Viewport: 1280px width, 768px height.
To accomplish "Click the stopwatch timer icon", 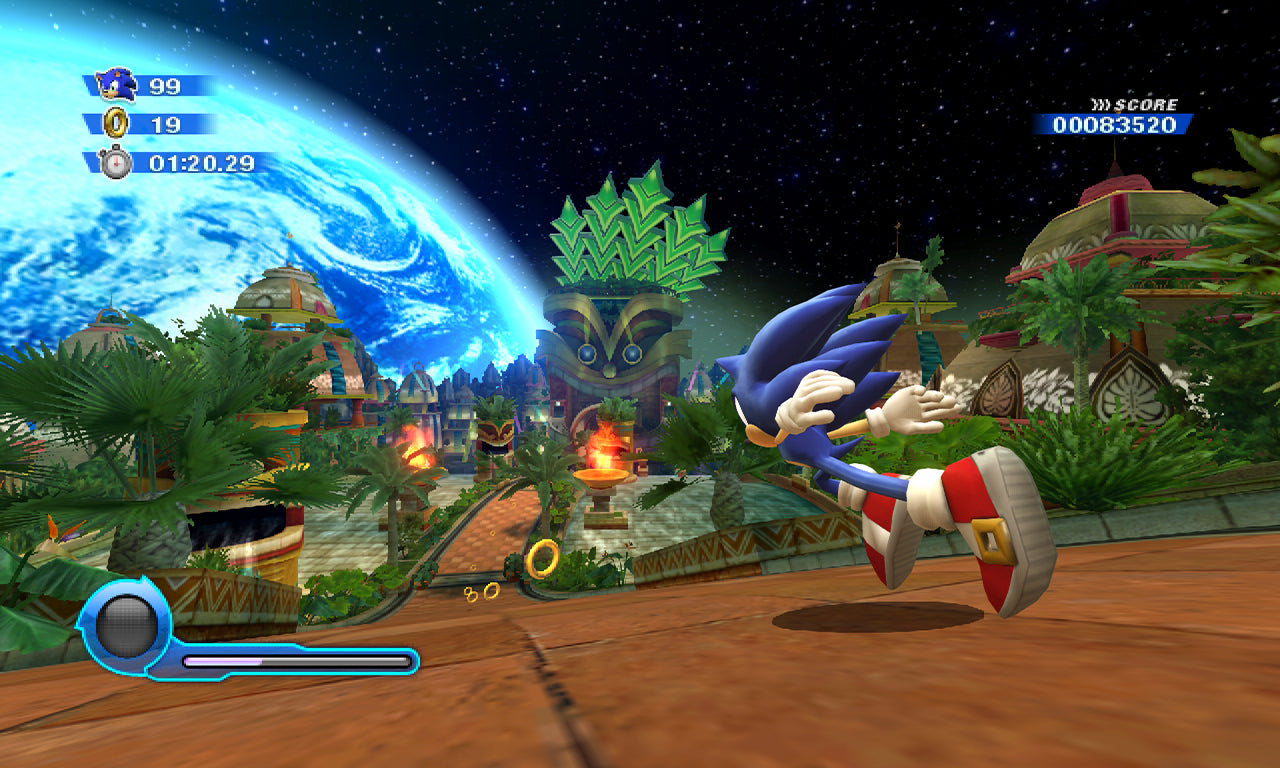I will tap(116, 159).
